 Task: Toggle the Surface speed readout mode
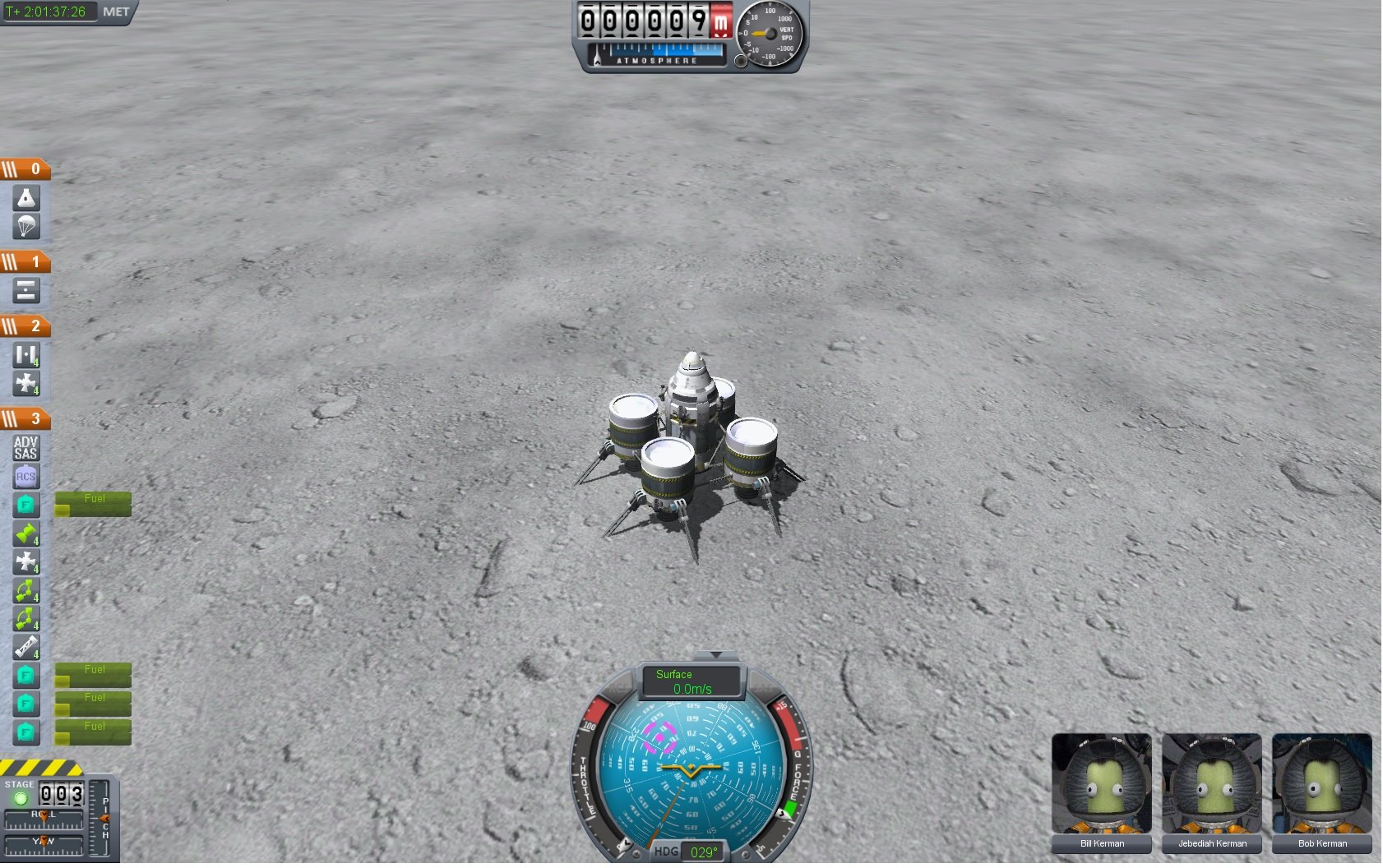[691, 681]
